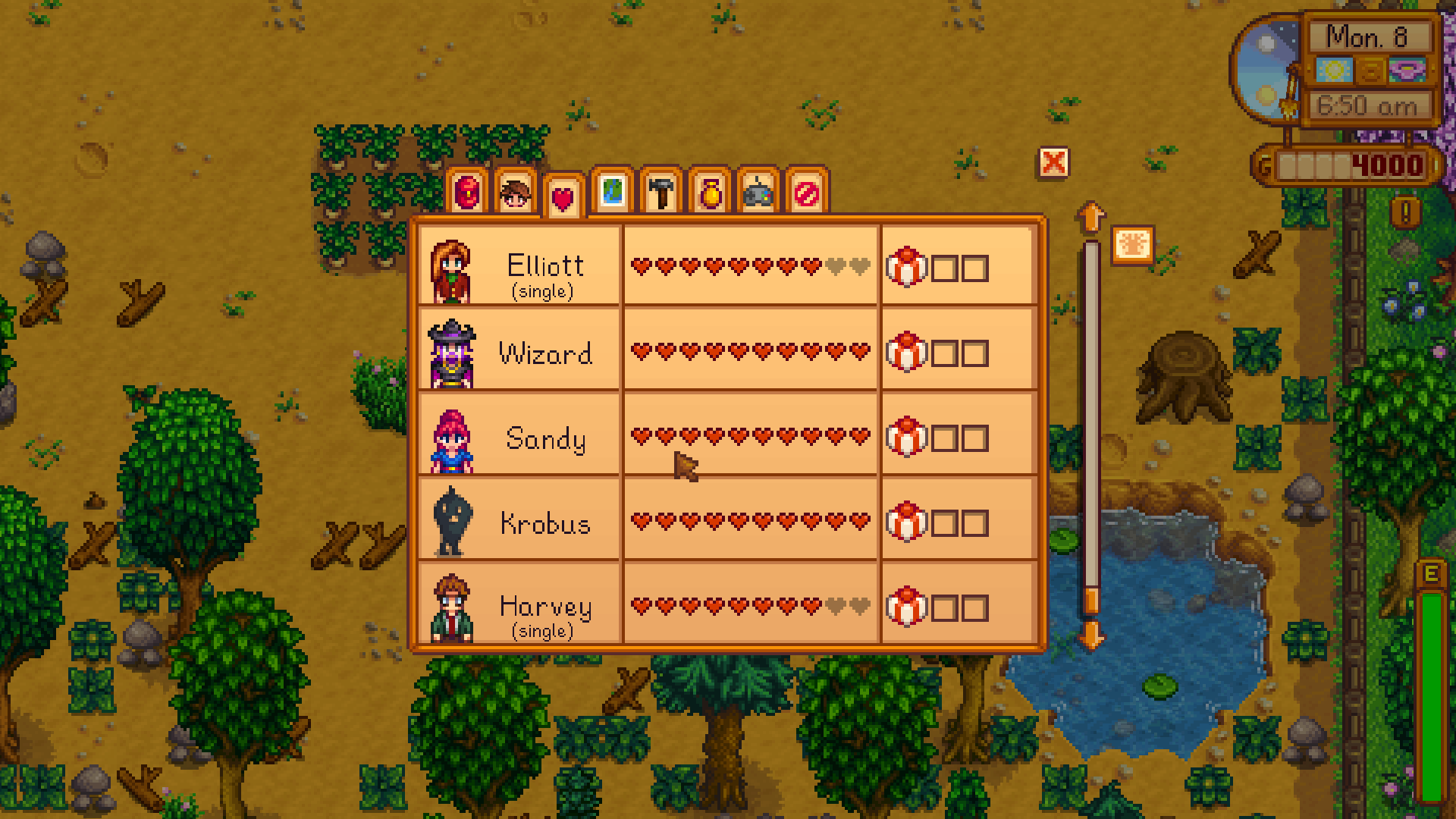Viewport: 1456px width, 819px height.
Task: Click the orange icon button beside scrollbar
Action: (1133, 245)
